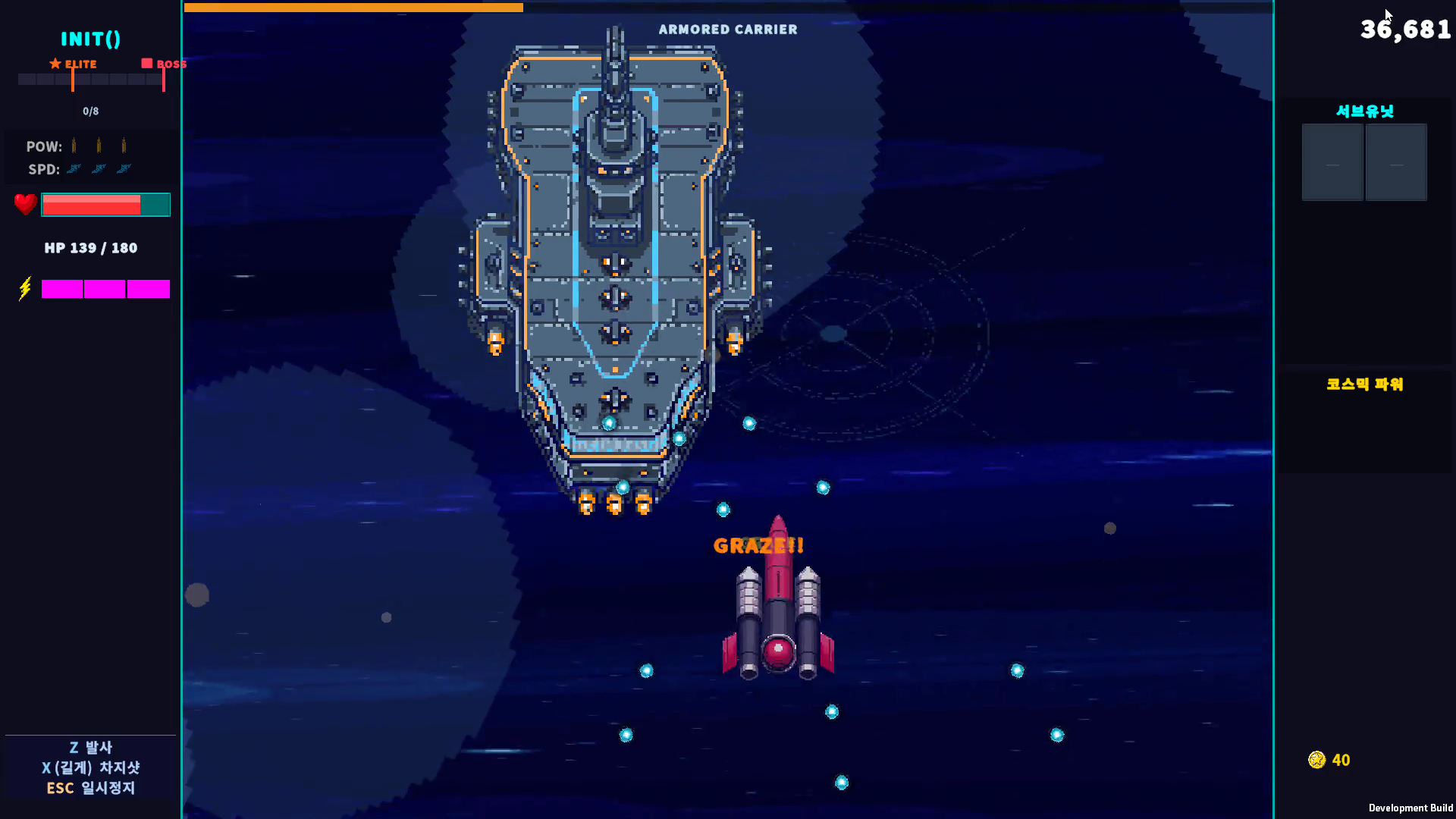Select the gold coin currency icon
The height and width of the screenshot is (819, 1456).
point(1316,760)
